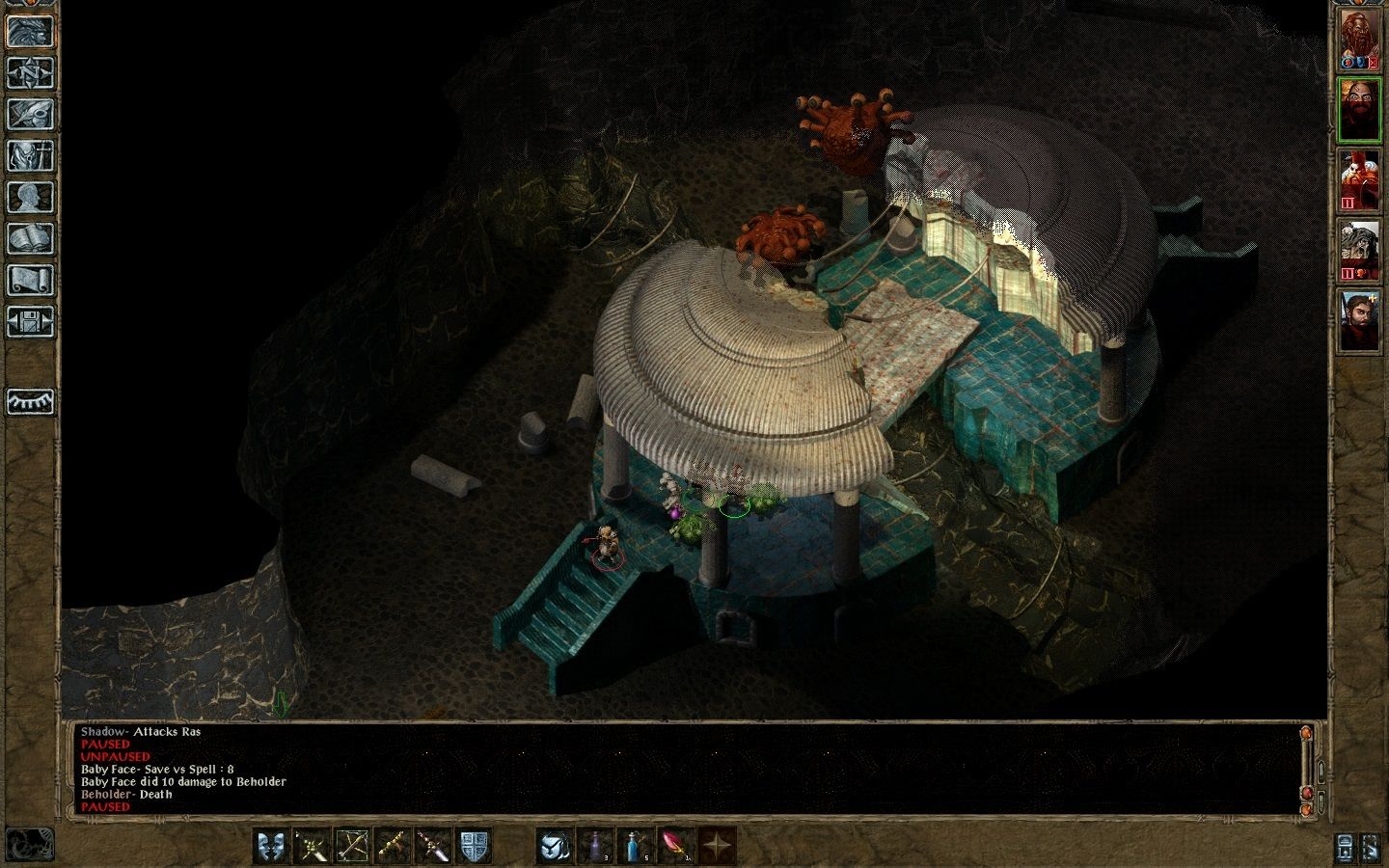
Task: Open the world map compass icon
Action: 30,74
